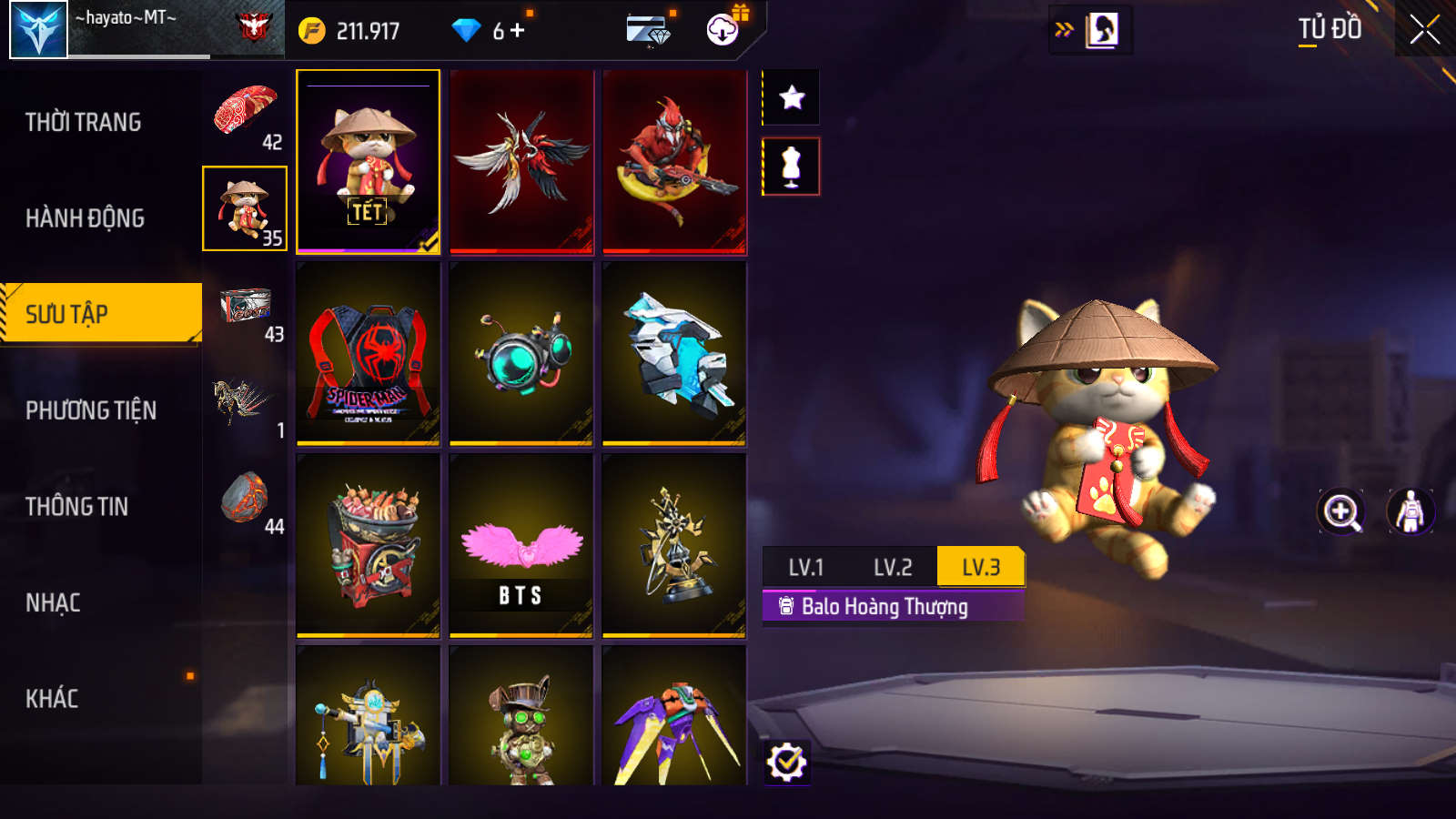Go to the NHẠC tab
The image size is (1456, 819).
(53, 602)
